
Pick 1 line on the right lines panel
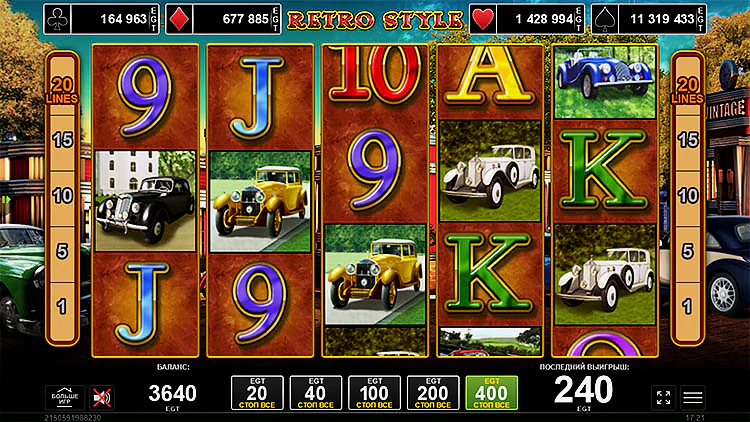point(688,305)
